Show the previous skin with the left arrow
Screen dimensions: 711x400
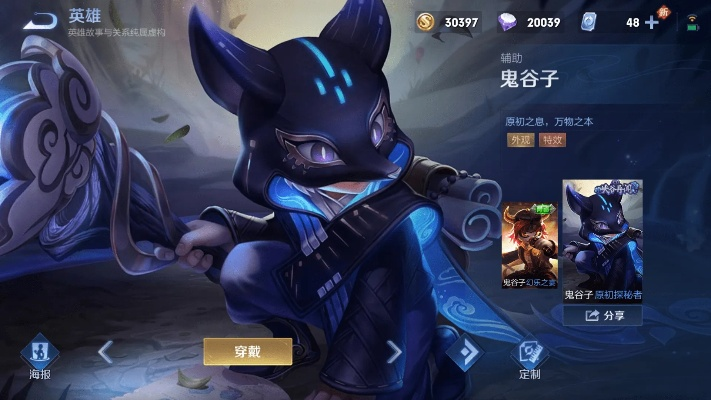pos(105,351)
